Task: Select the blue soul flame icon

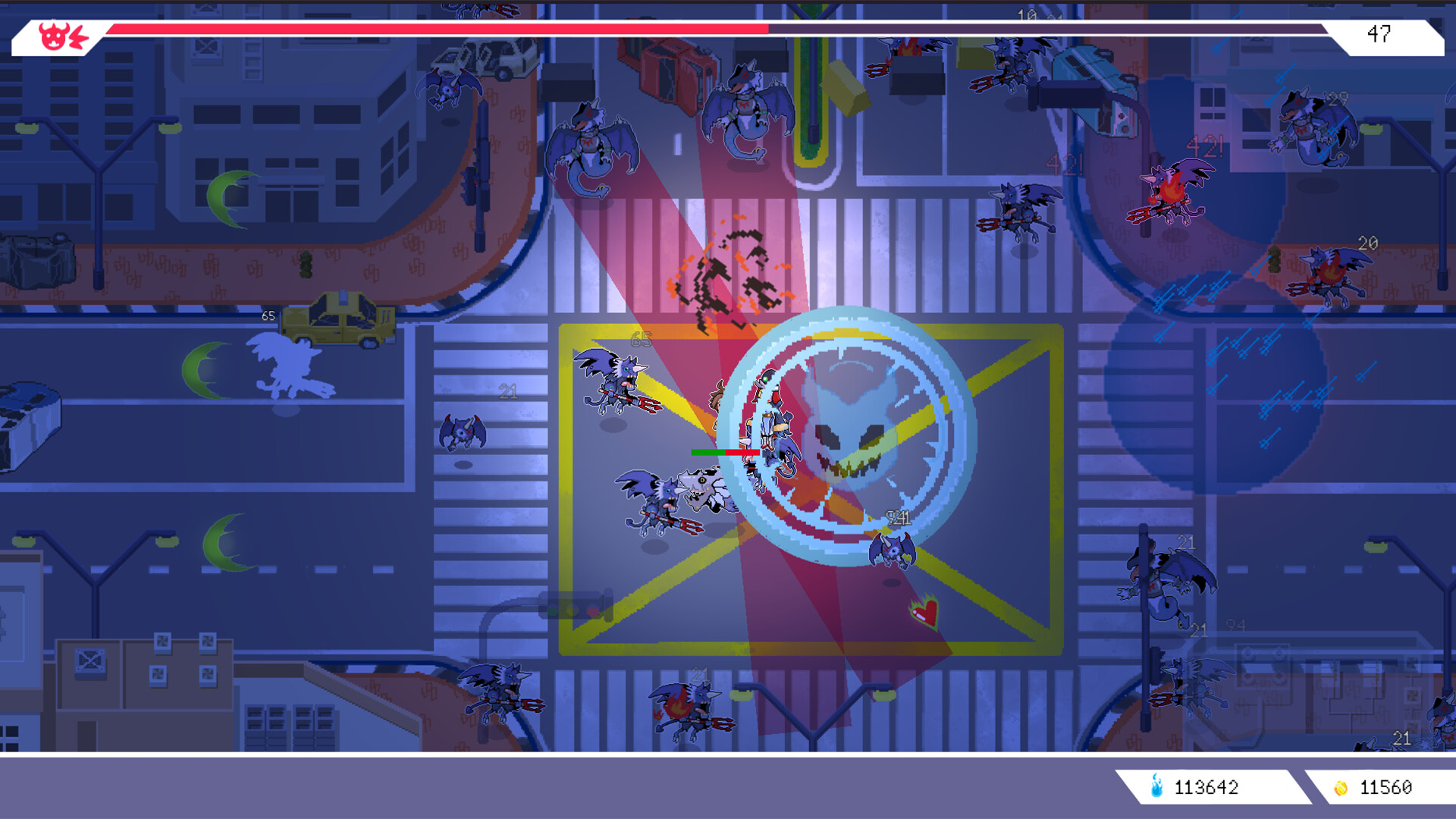Action: [1156, 786]
